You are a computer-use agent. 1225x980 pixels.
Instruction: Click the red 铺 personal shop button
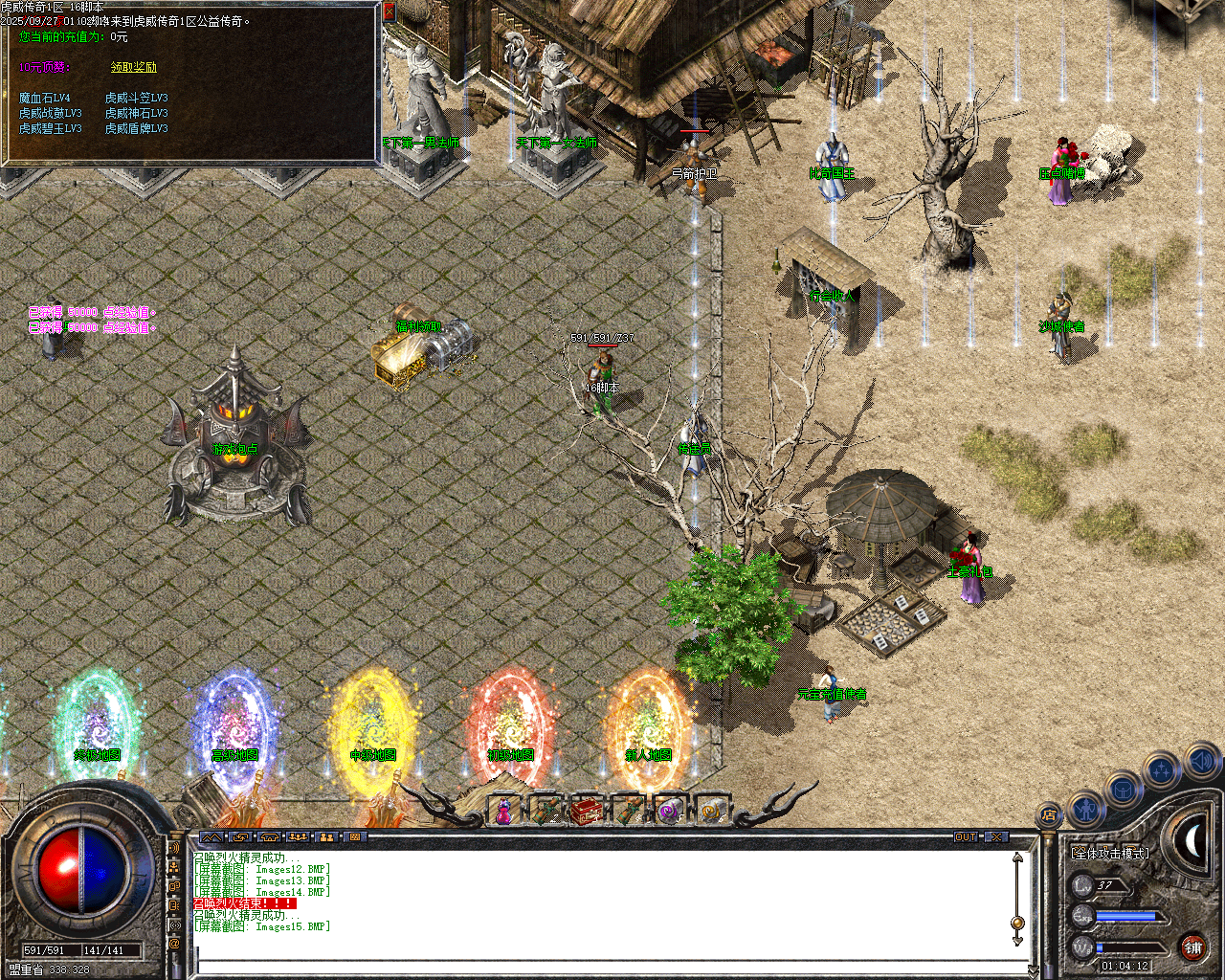pyautogui.click(x=1194, y=947)
